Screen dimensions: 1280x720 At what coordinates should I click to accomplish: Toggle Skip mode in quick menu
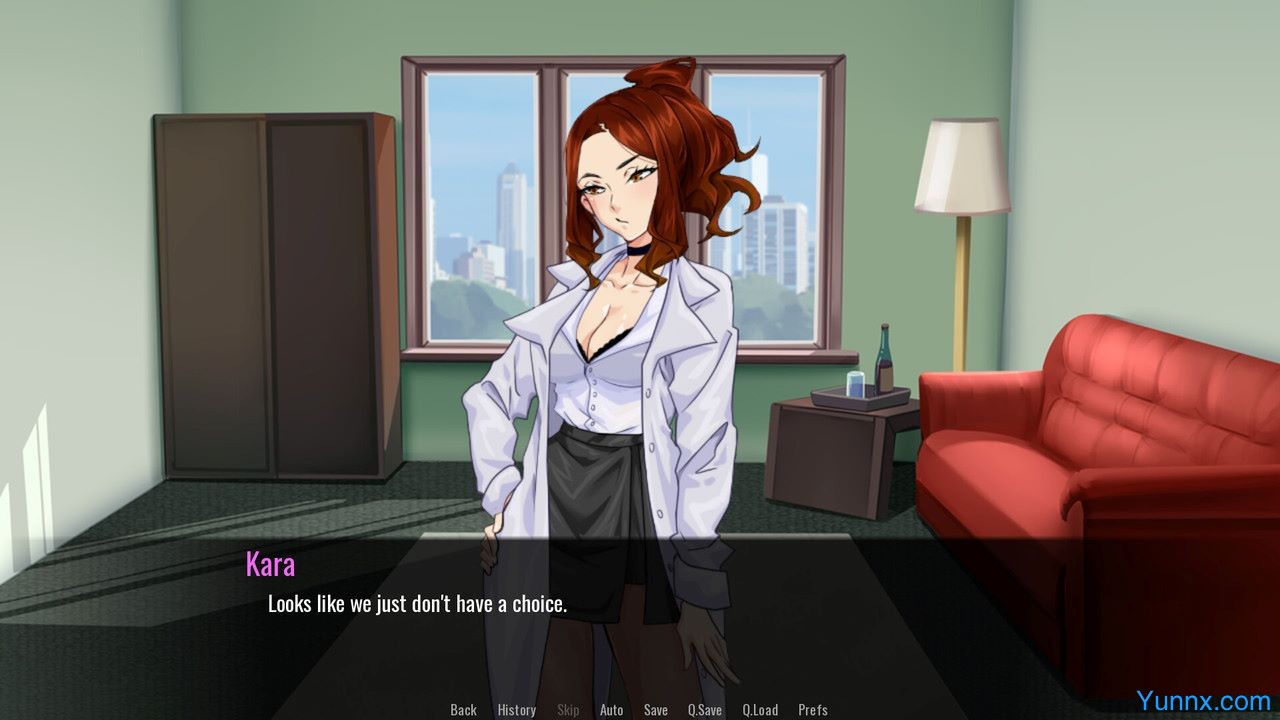pos(568,710)
